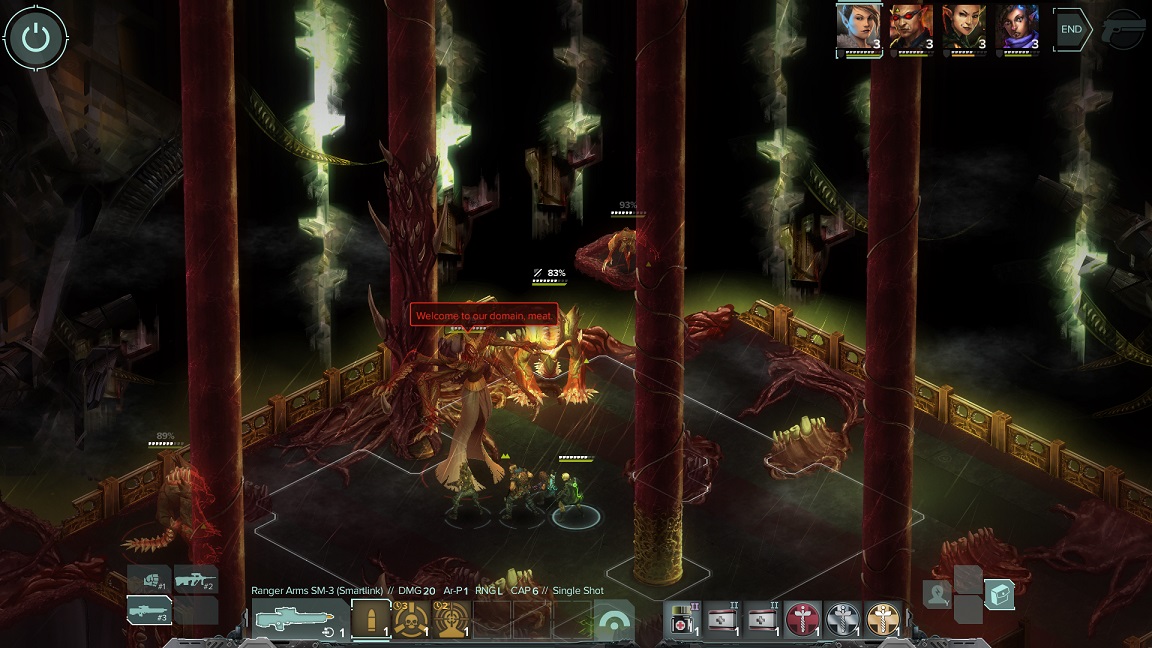1152x648 pixels.
Task: Select the rifle in weapon slot #3
Action: tap(149, 610)
